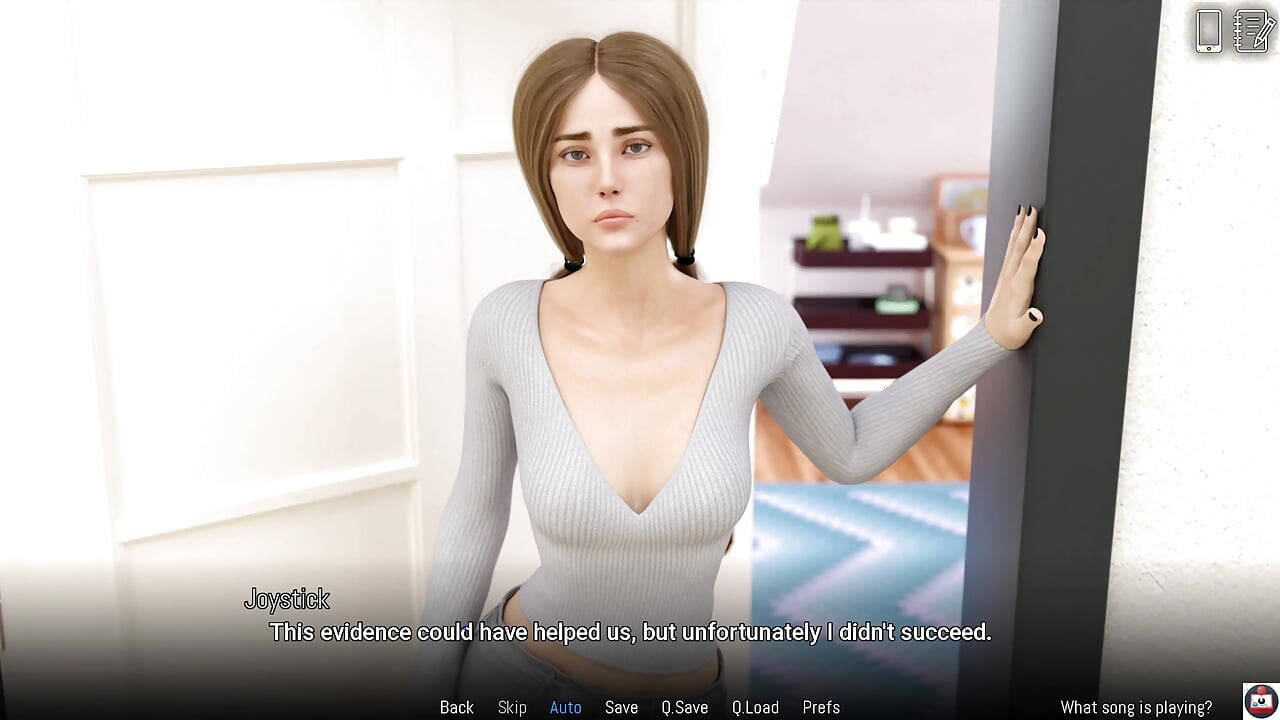Open the Save menu
The height and width of the screenshot is (720, 1280).
pyautogui.click(x=621, y=707)
